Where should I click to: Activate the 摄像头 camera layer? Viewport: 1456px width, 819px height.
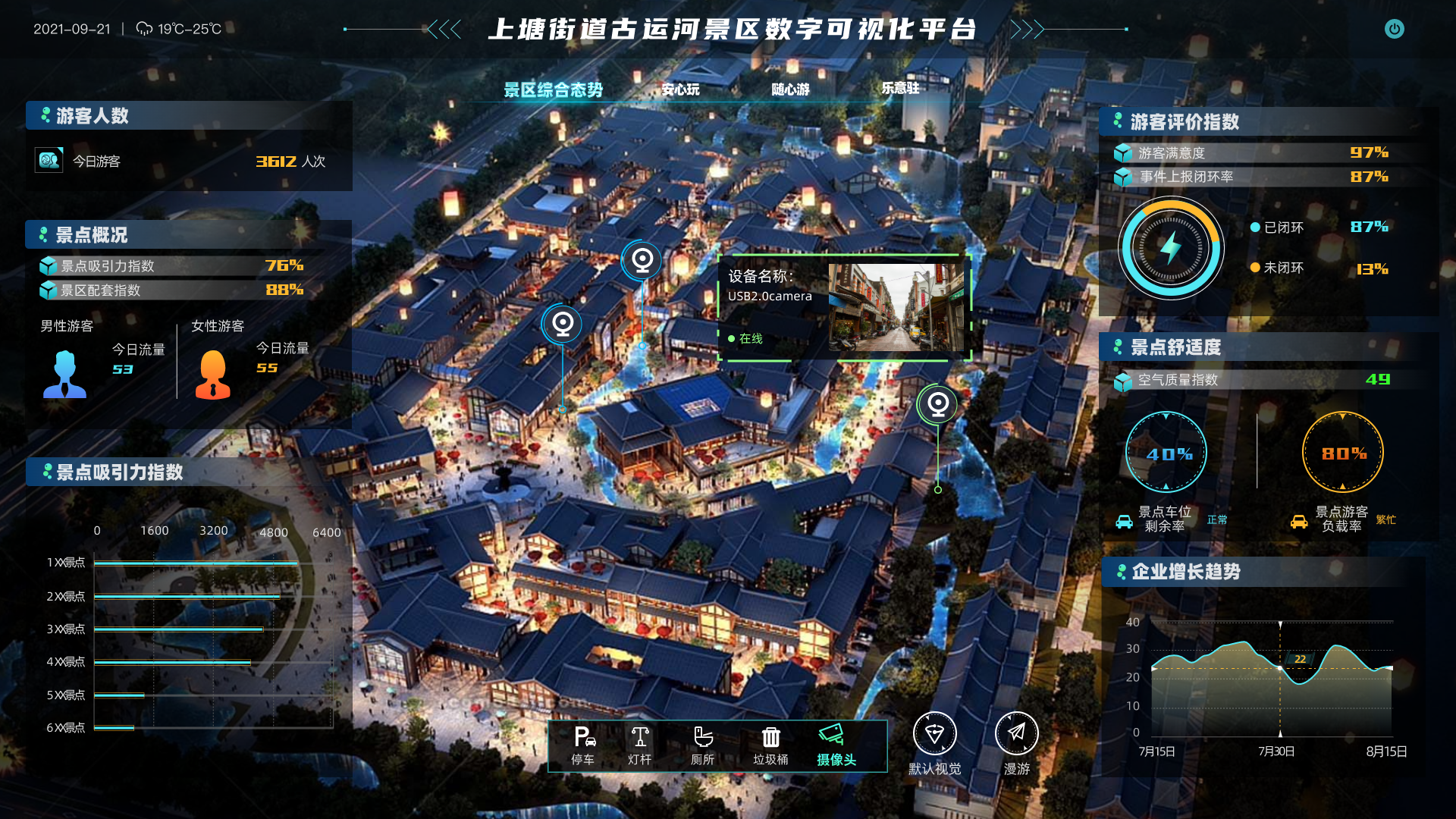click(836, 745)
